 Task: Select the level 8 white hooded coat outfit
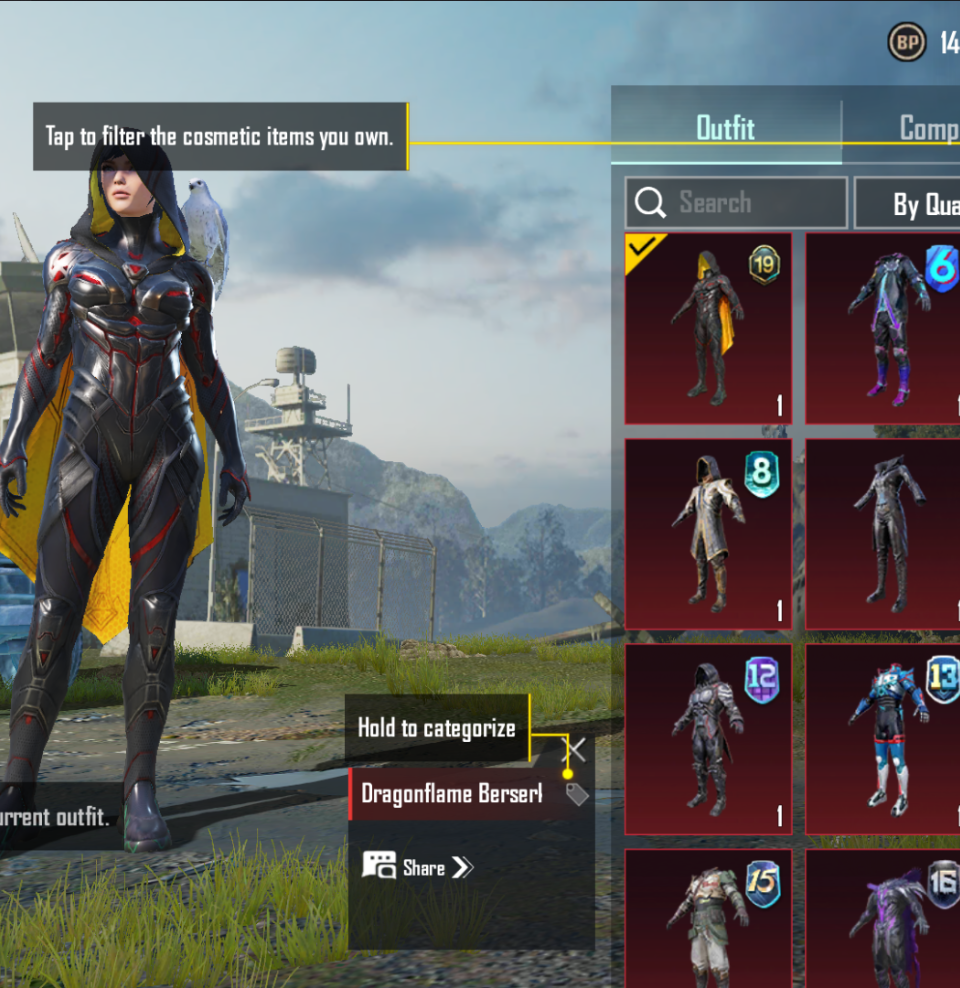pyautogui.click(x=708, y=534)
